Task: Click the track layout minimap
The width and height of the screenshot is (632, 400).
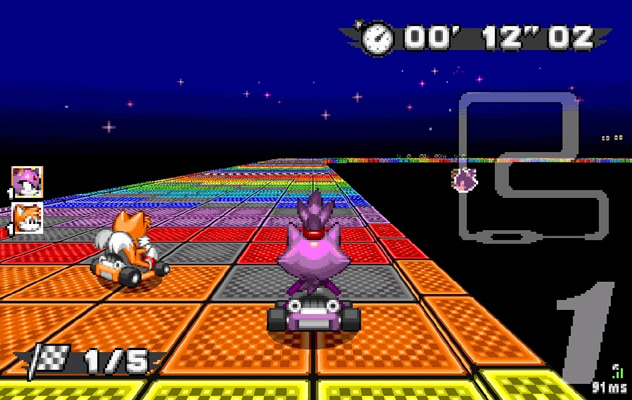Action: [531, 167]
